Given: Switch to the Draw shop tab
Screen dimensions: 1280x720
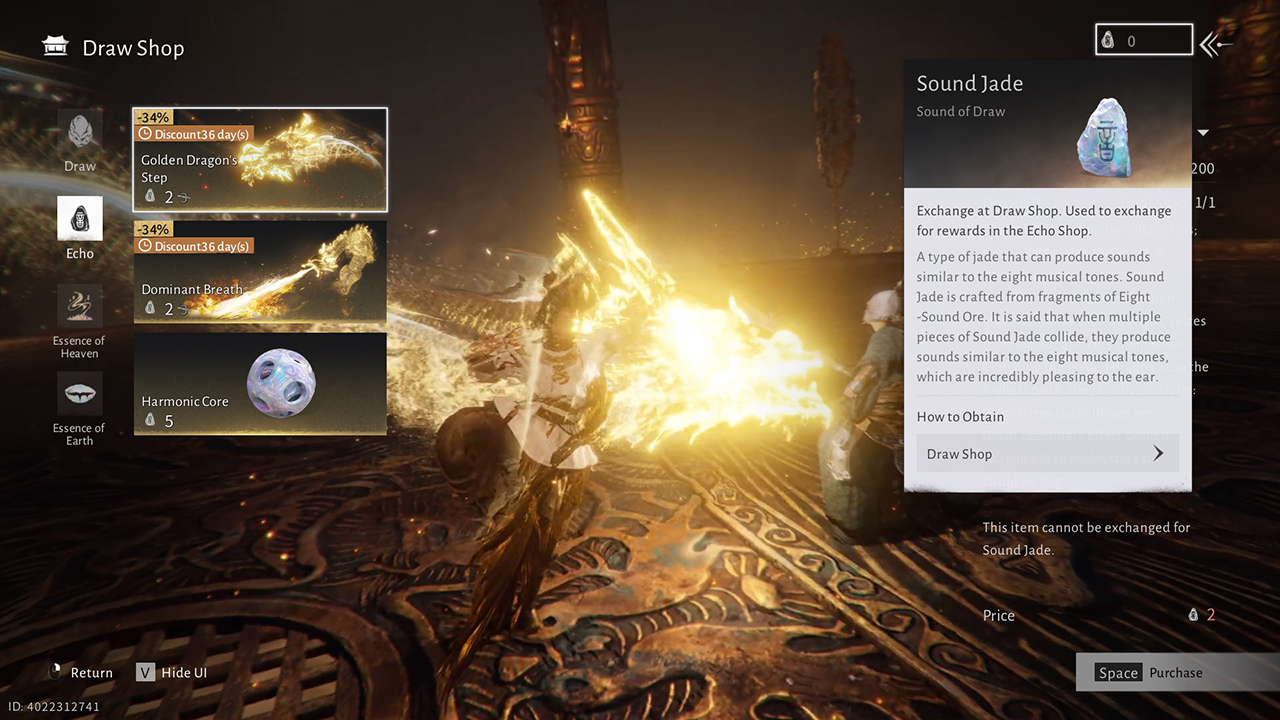Looking at the screenshot, I should pyautogui.click(x=80, y=140).
